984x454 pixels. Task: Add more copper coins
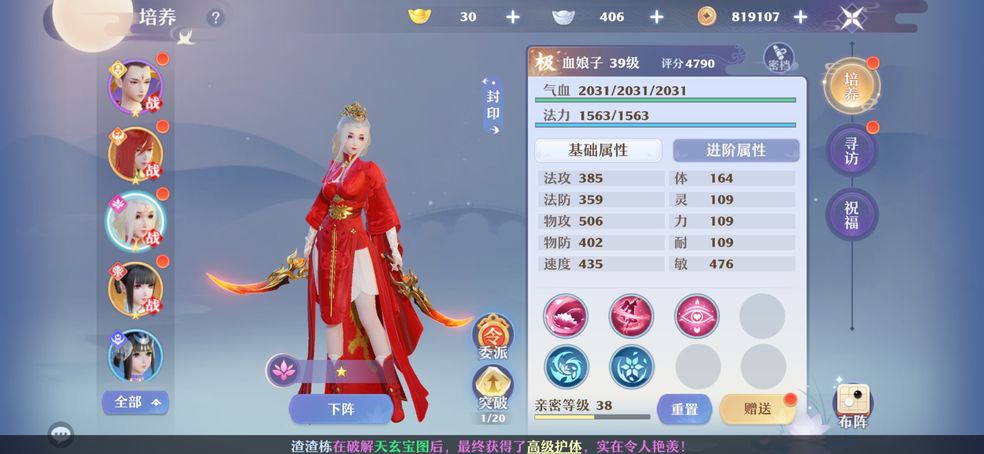(x=799, y=17)
